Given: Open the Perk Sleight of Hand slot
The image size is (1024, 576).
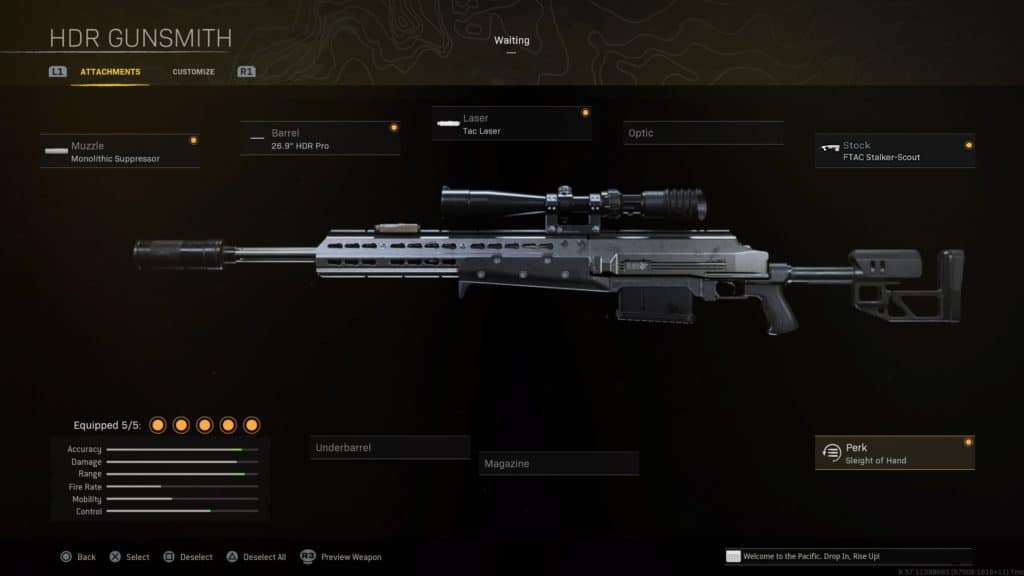Looking at the screenshot, I should click(x=894, y=453).
